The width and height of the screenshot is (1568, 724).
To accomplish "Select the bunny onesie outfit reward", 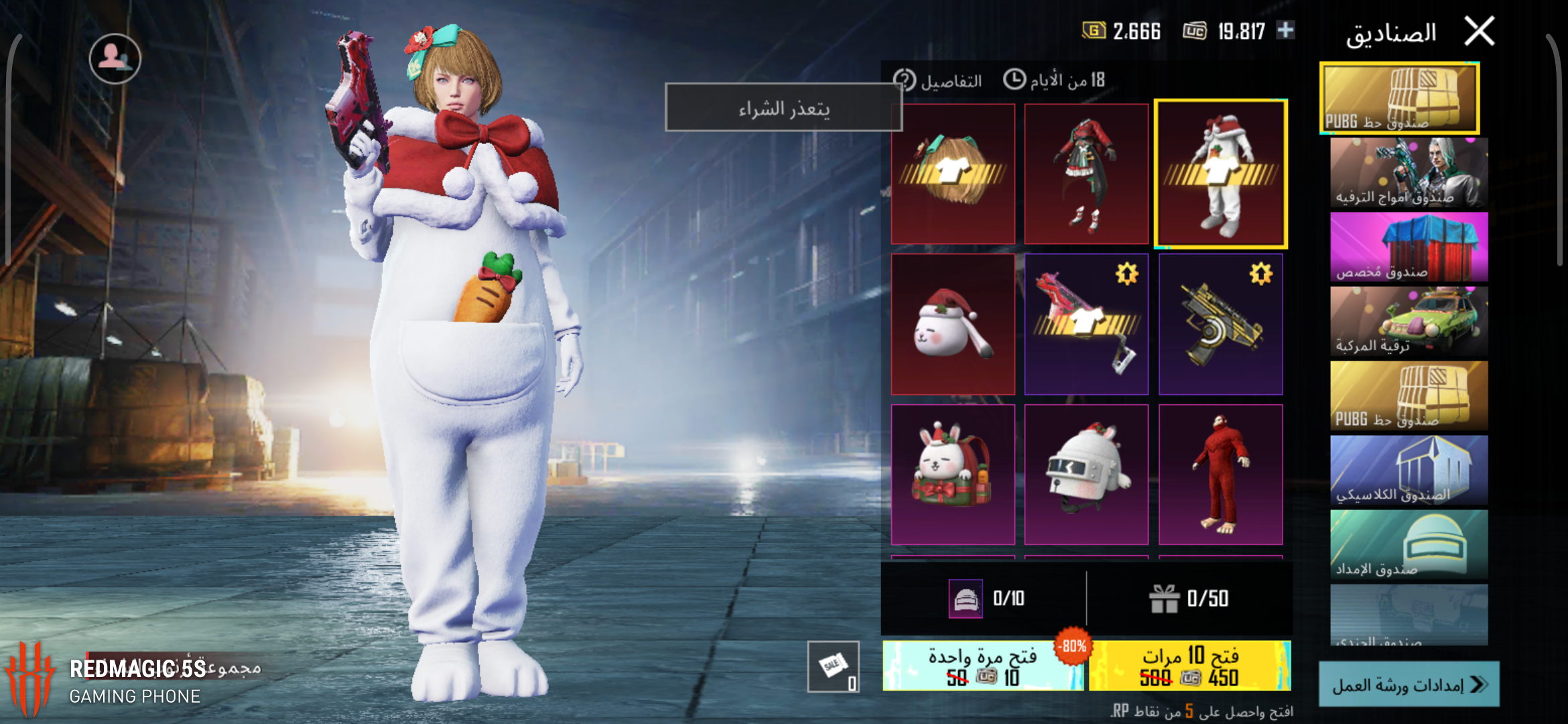I will [1220, 174].
